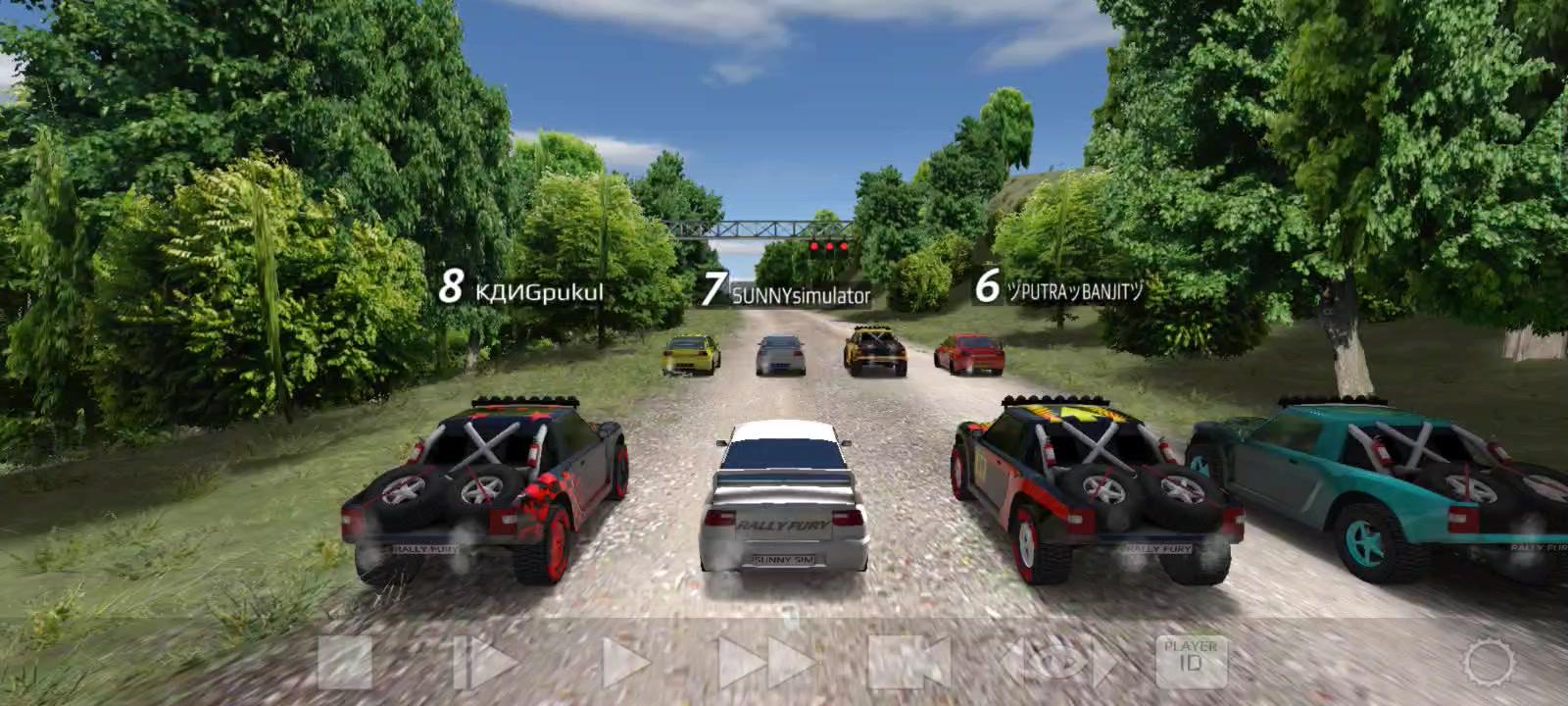
Task: Click position number 7 beside SUNNYsimulator
Action: pos(716,289)
